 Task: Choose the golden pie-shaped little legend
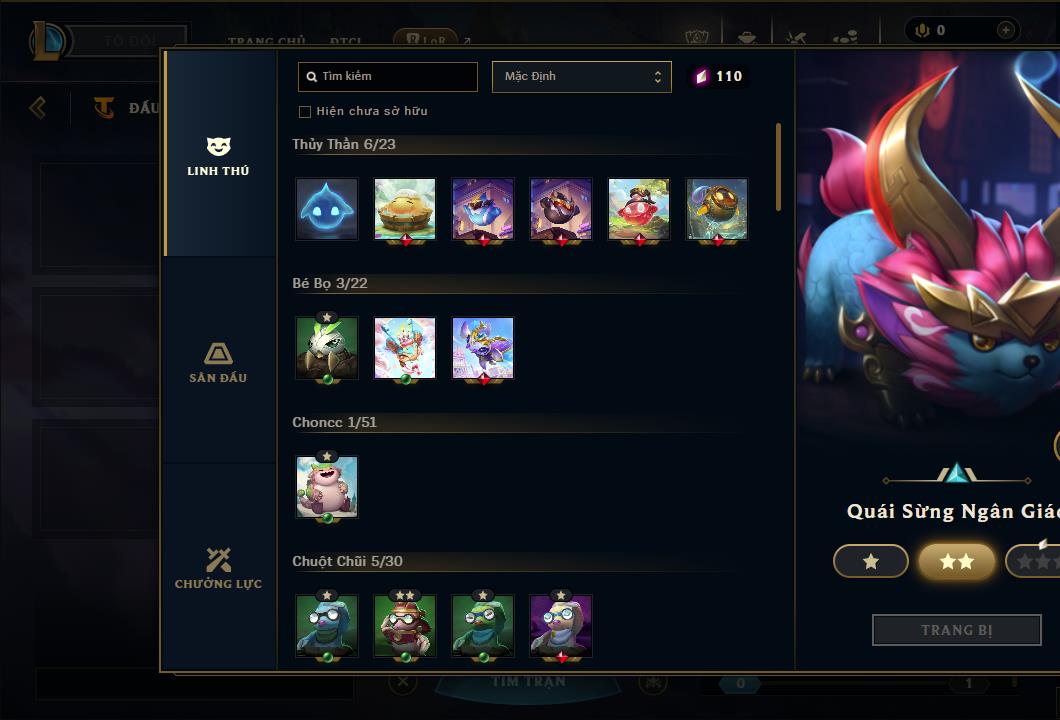click(405, 209)
